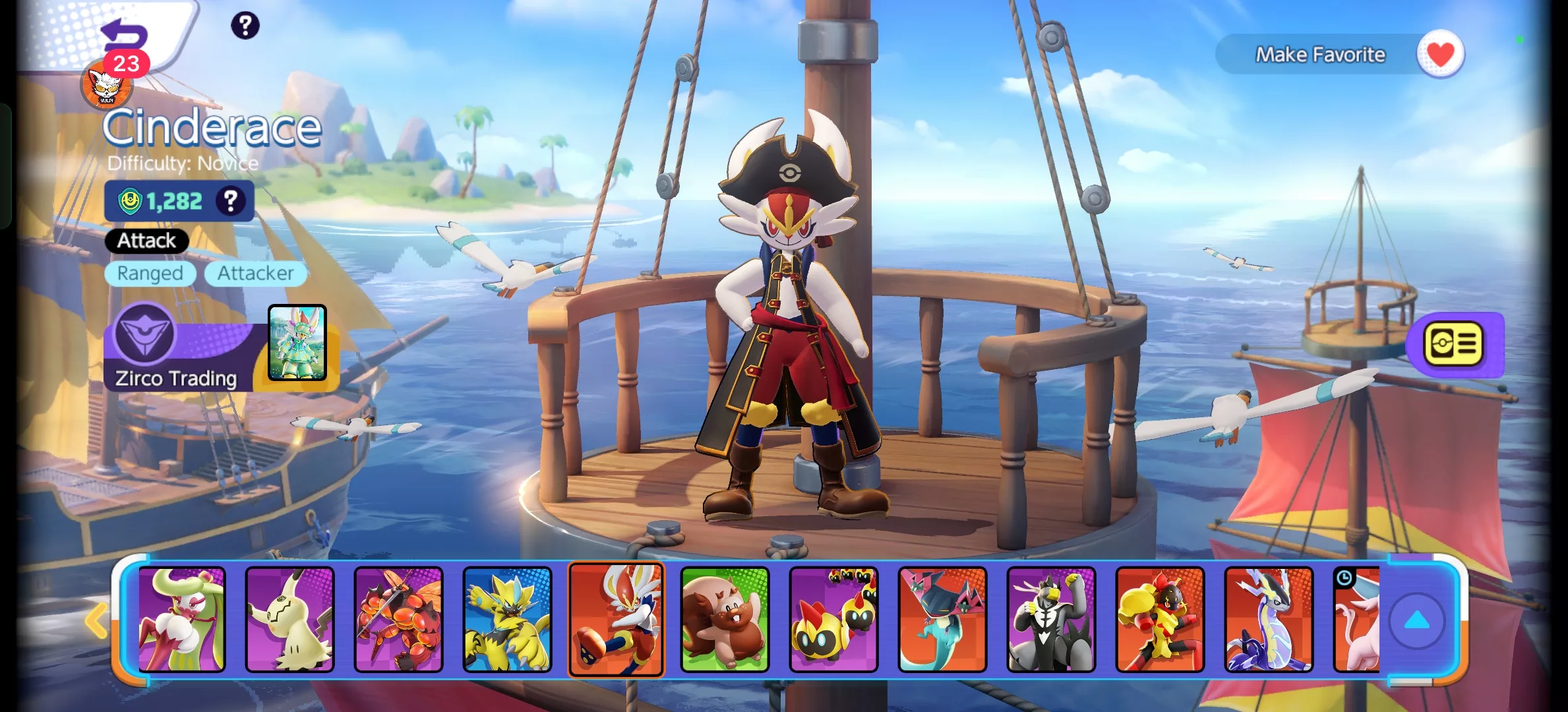Select the highlighted Cinderace tile
Viewport: 1568px width, 712px height.
(616, 620)
